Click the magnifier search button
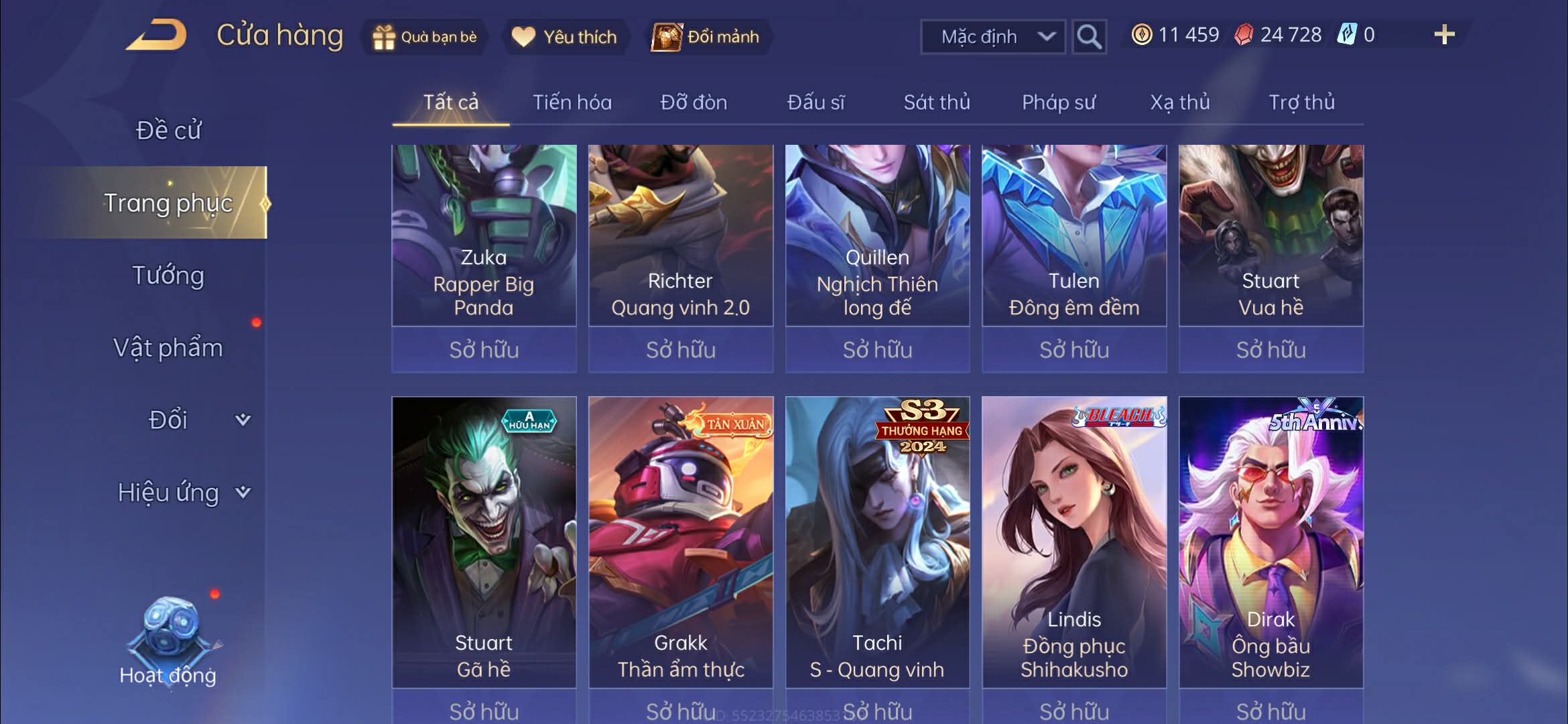The height and width of the screenshot is (724, 1568). [x=1088, y=37]
